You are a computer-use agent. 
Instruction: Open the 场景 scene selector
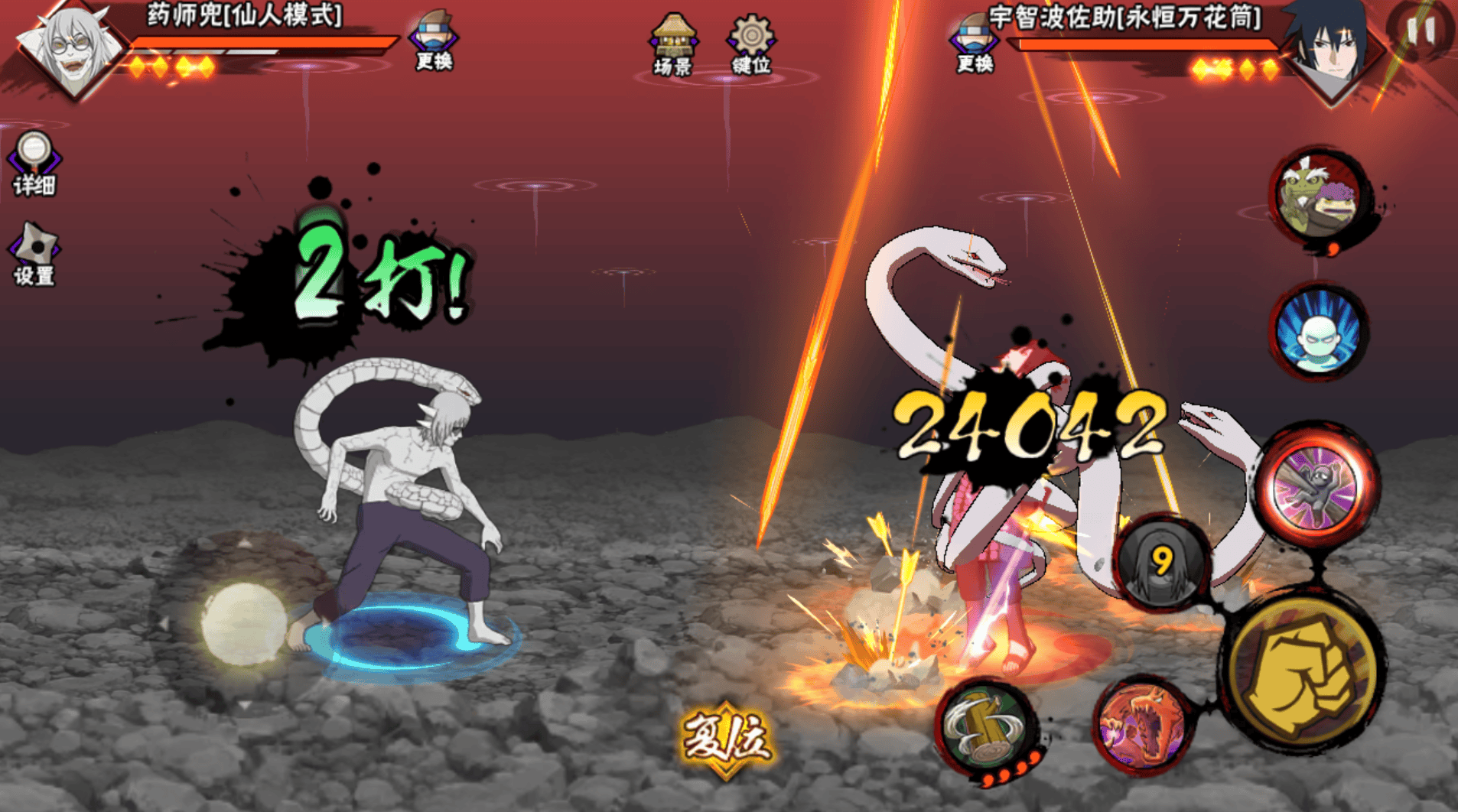[672, 44]
